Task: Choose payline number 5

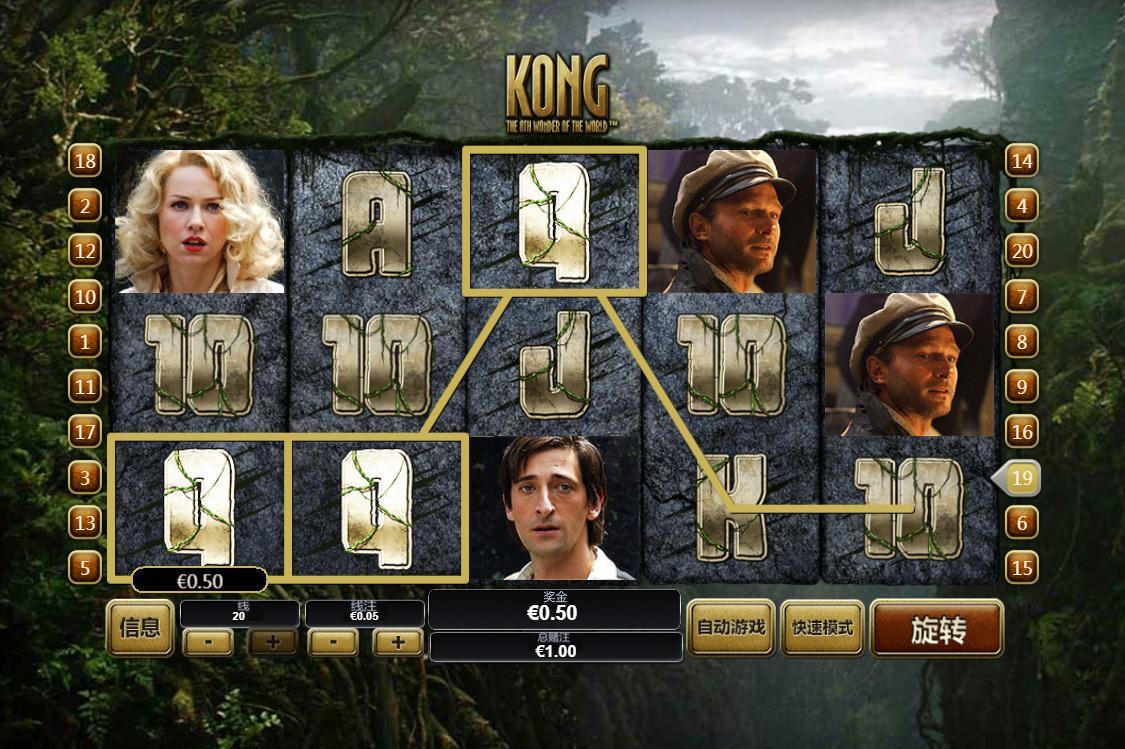Action: (85, 568)
